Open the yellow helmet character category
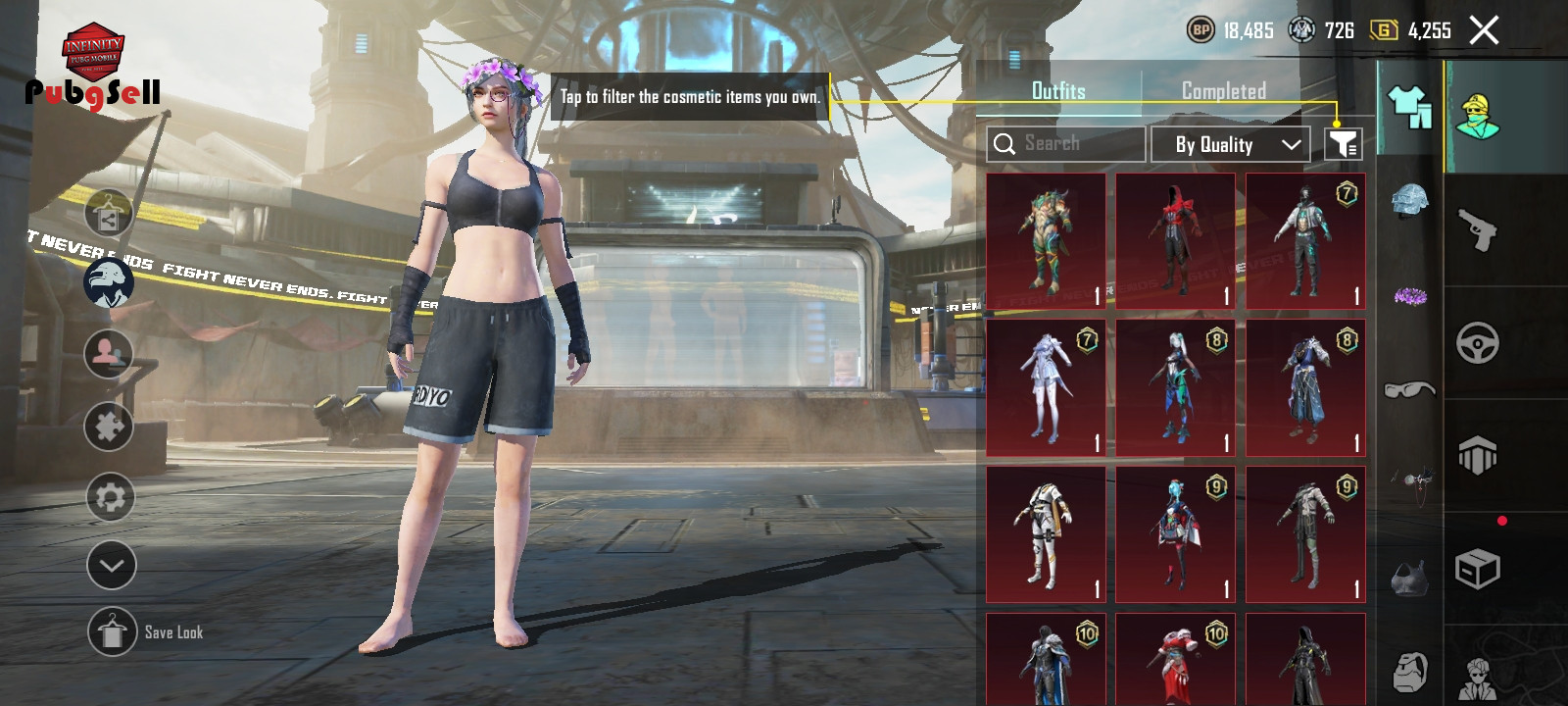 click(1478, 118)
